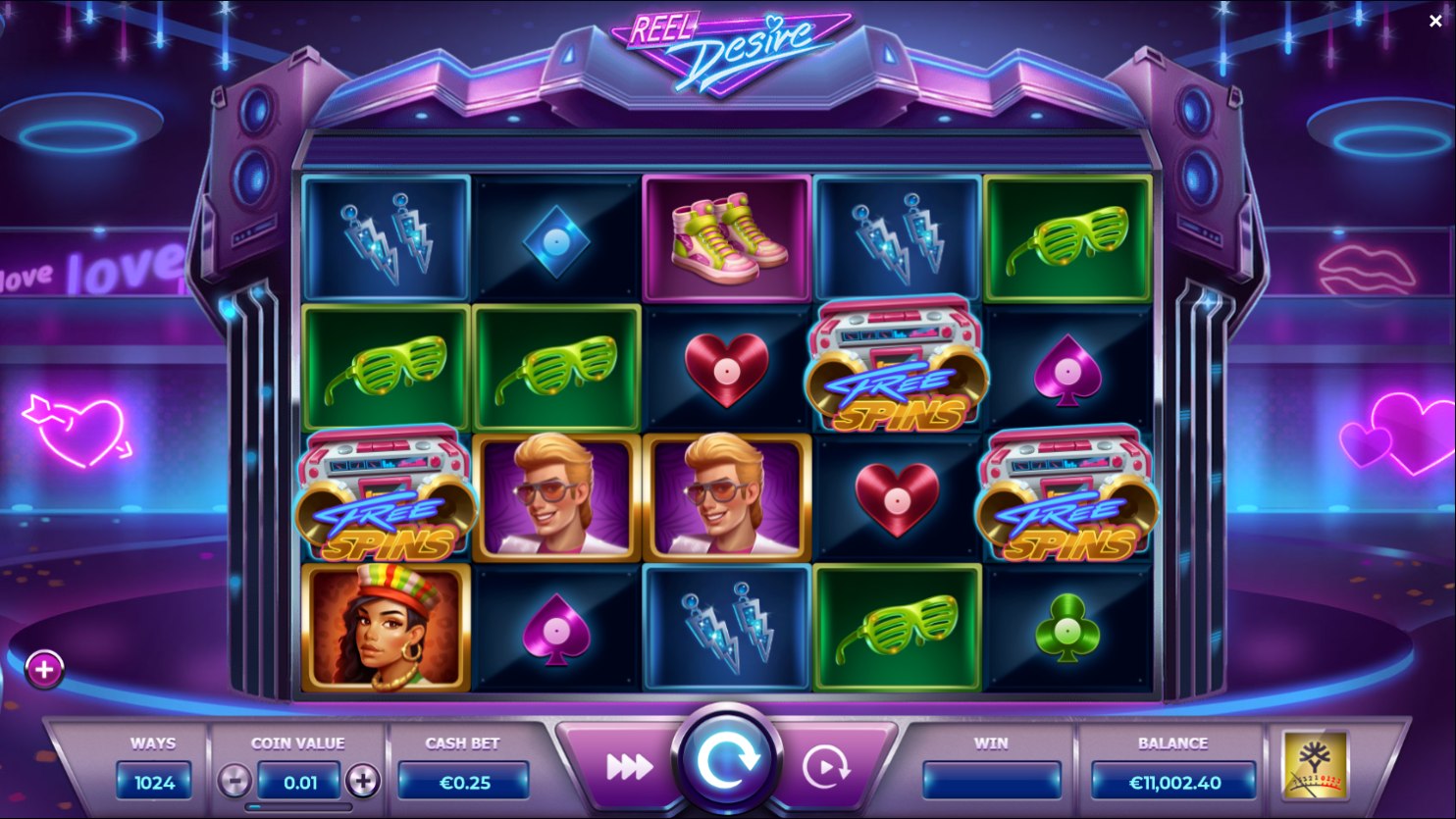Viewport: 1456px width, 819px height.
Task: Increase the coin value with plus
Action: (363, 781)
